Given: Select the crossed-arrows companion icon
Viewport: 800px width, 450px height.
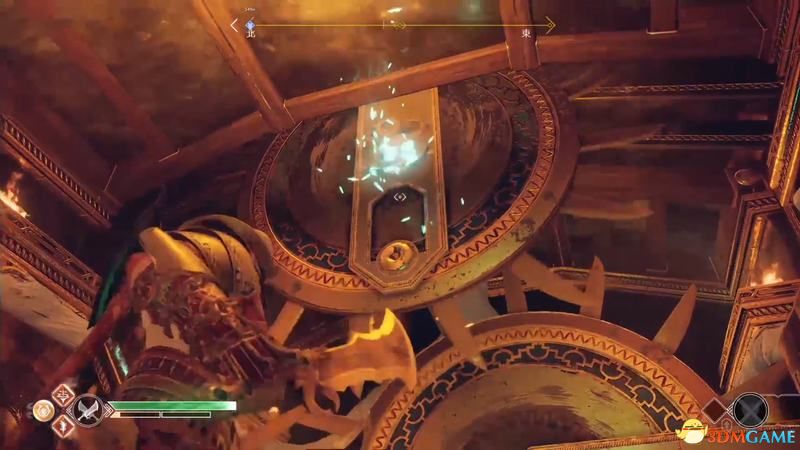Looking at the screenshot, I should [750, 409].
